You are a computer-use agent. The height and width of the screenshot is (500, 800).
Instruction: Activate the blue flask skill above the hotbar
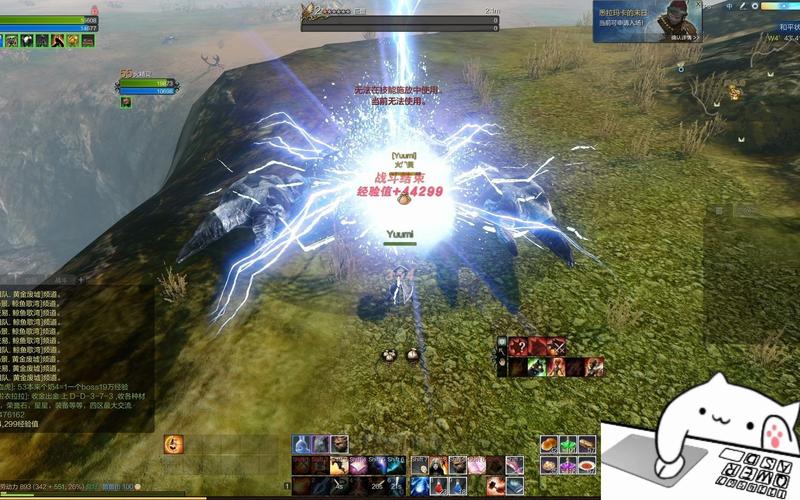click(x=301, y=444)
